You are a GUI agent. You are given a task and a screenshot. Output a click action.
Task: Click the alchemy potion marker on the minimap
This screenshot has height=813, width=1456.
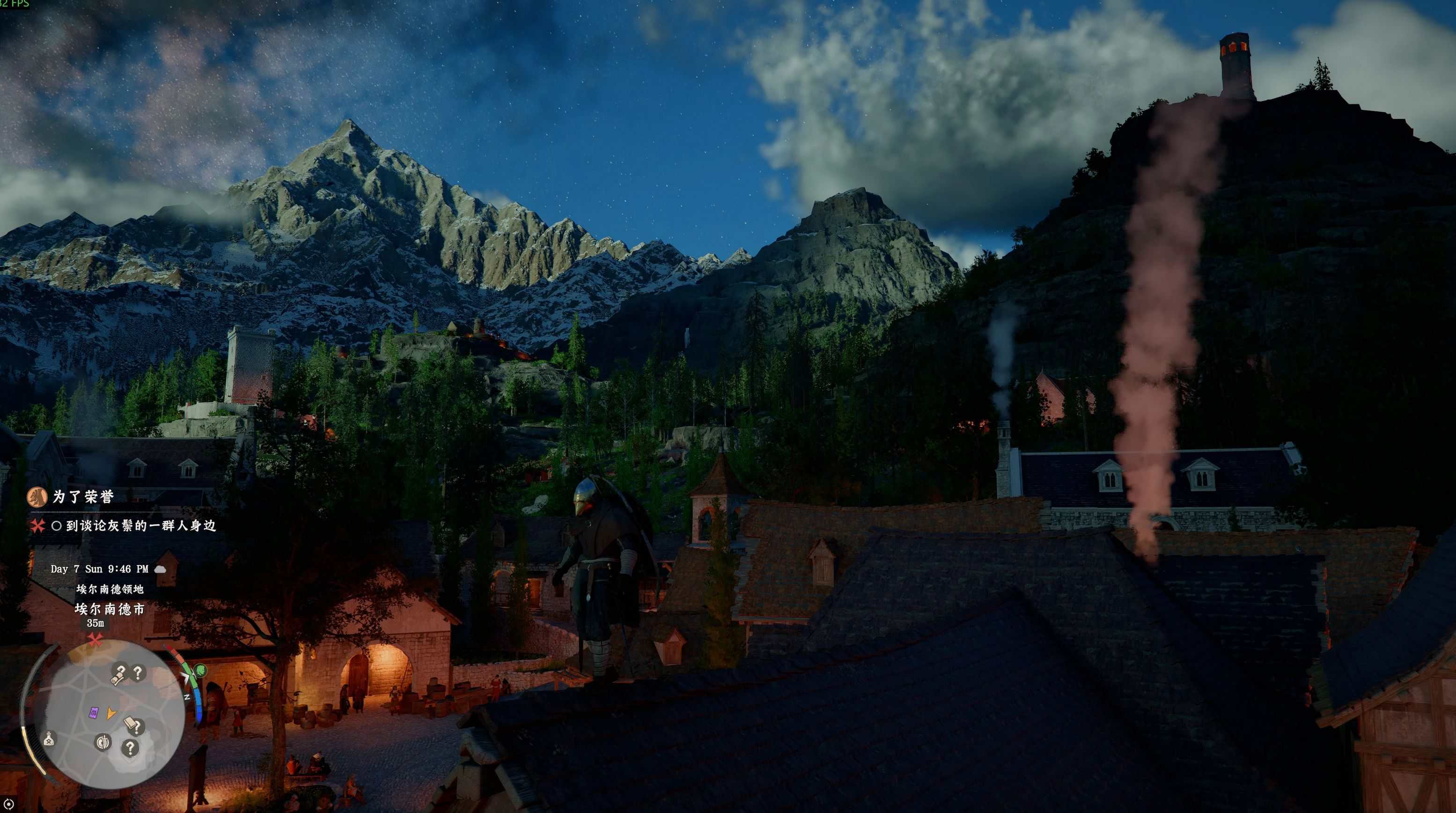[x=49, y=739]
